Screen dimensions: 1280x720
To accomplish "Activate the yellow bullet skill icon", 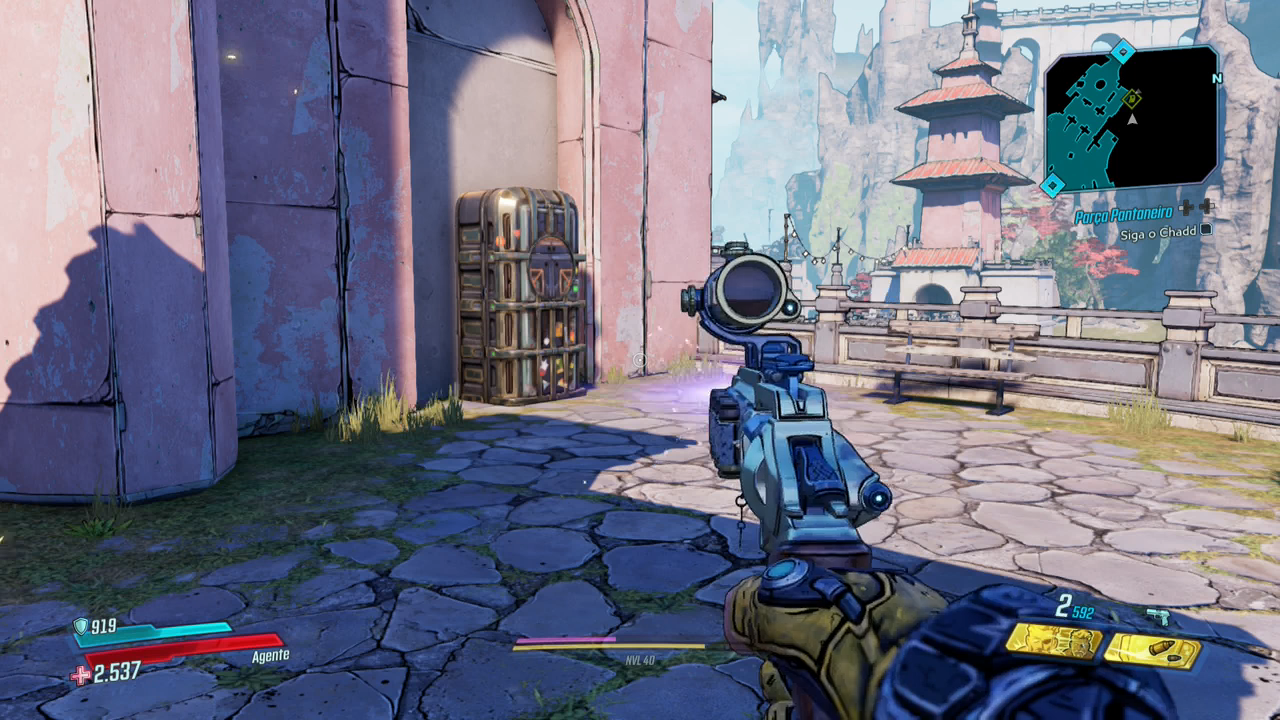I will click(x=1152, y=651).
